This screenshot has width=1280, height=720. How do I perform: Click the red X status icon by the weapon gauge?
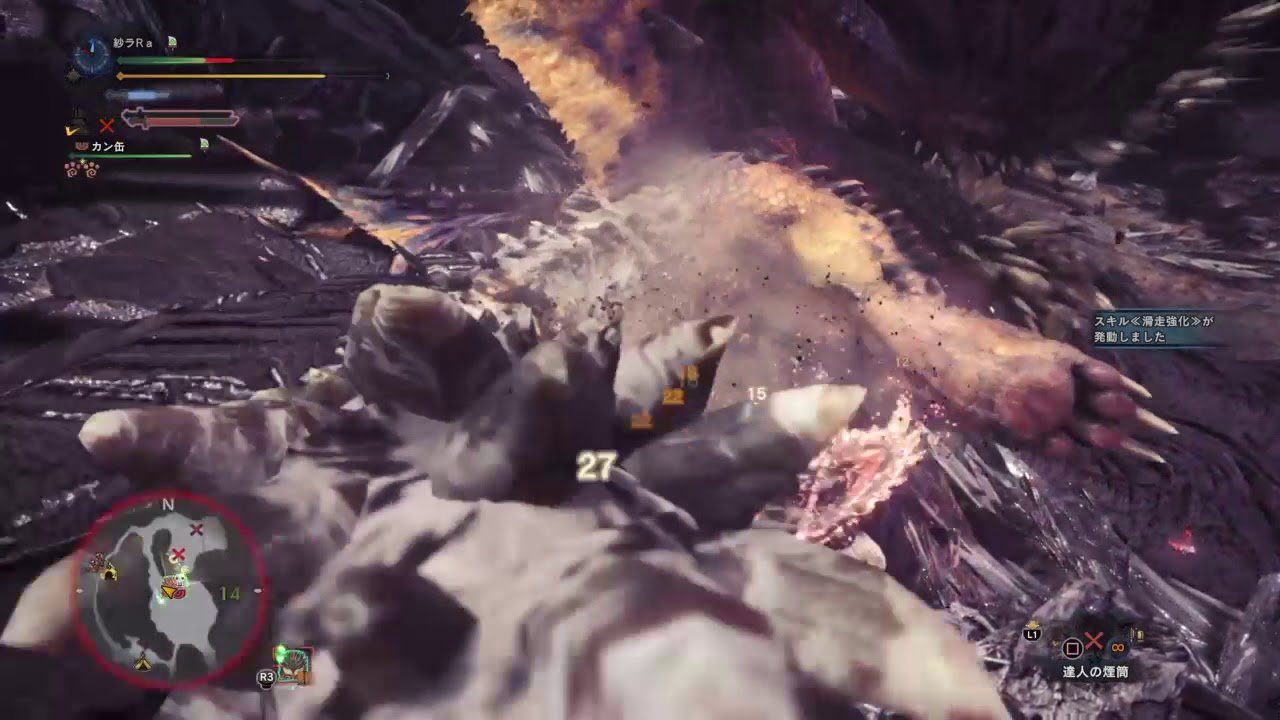click(107, 125)
